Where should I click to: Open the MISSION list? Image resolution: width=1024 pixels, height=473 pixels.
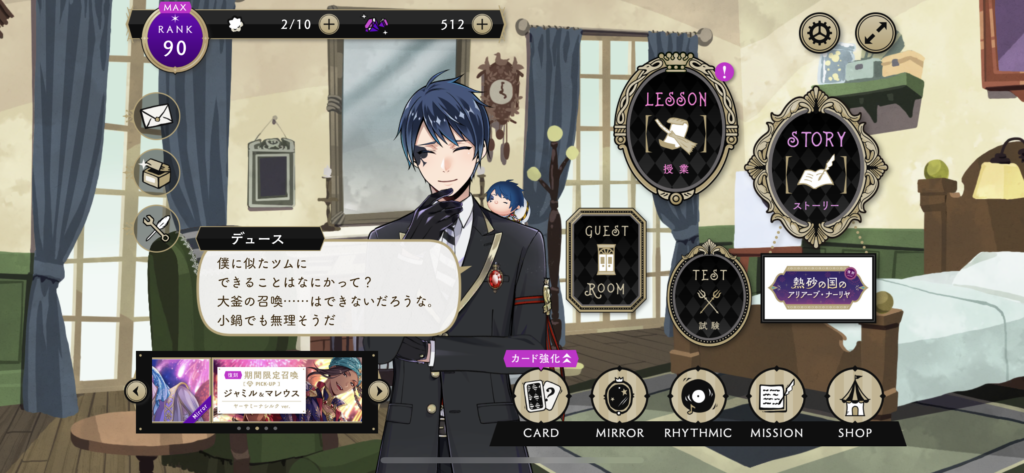[777, 399]
